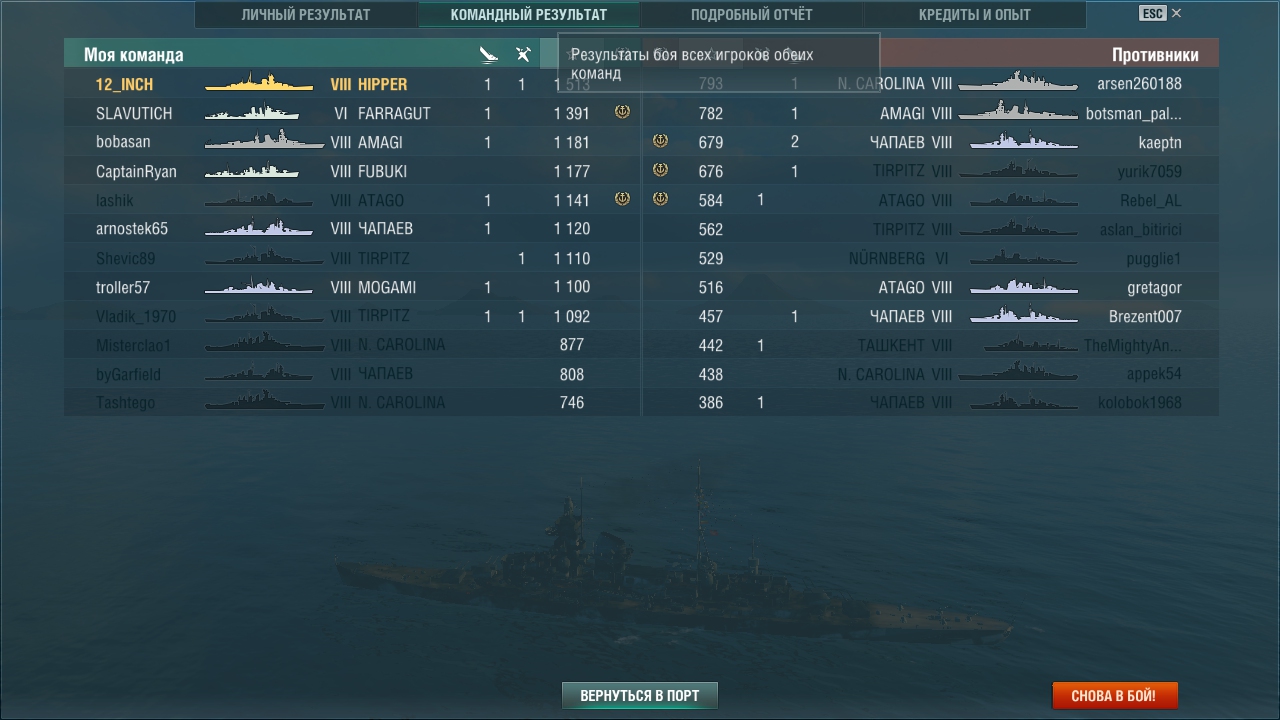Select enemy player arsen260188
1280x720 pixels.
coord(1139,85)
